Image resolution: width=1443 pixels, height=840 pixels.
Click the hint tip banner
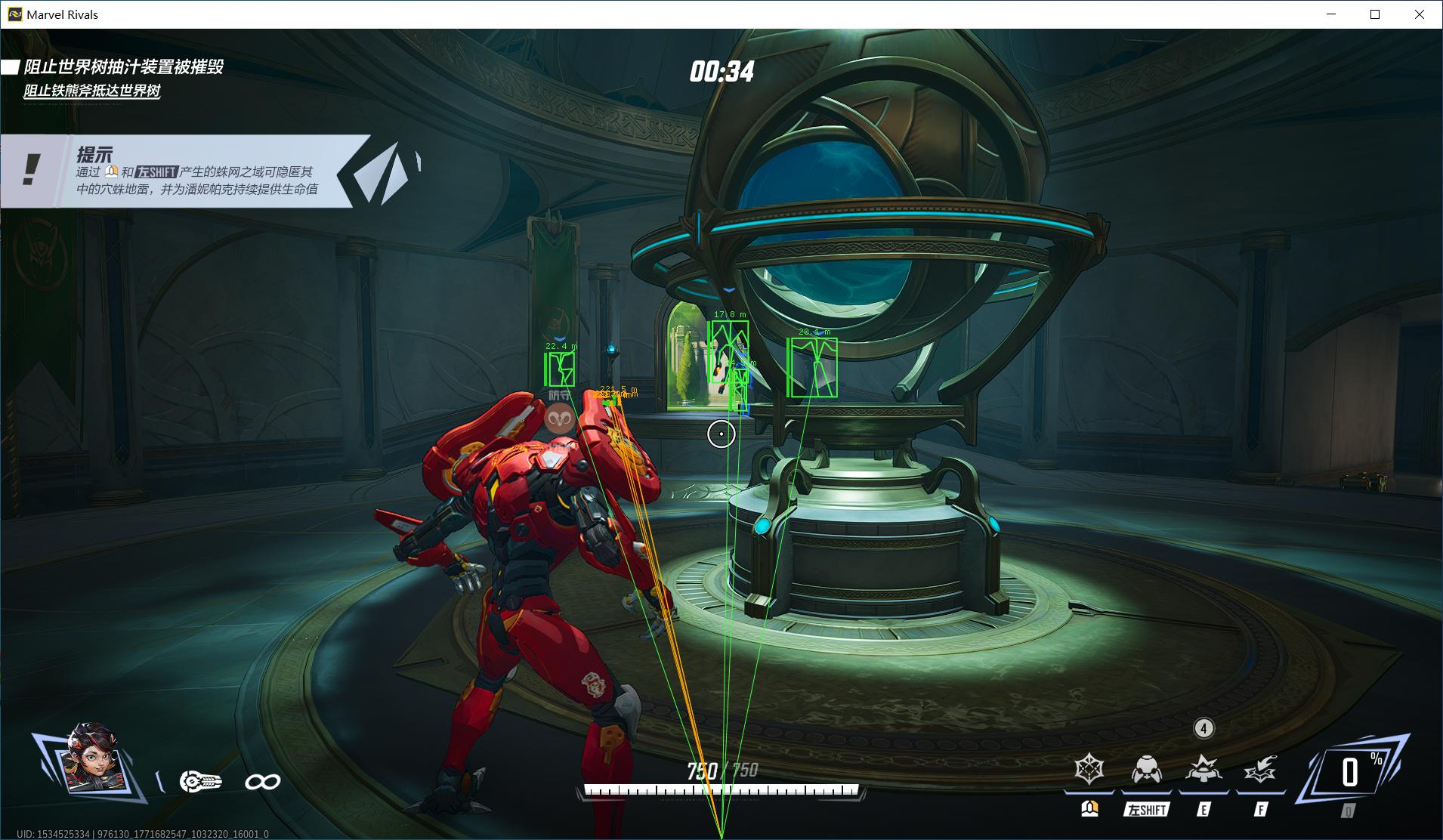(x=196, y=171)
